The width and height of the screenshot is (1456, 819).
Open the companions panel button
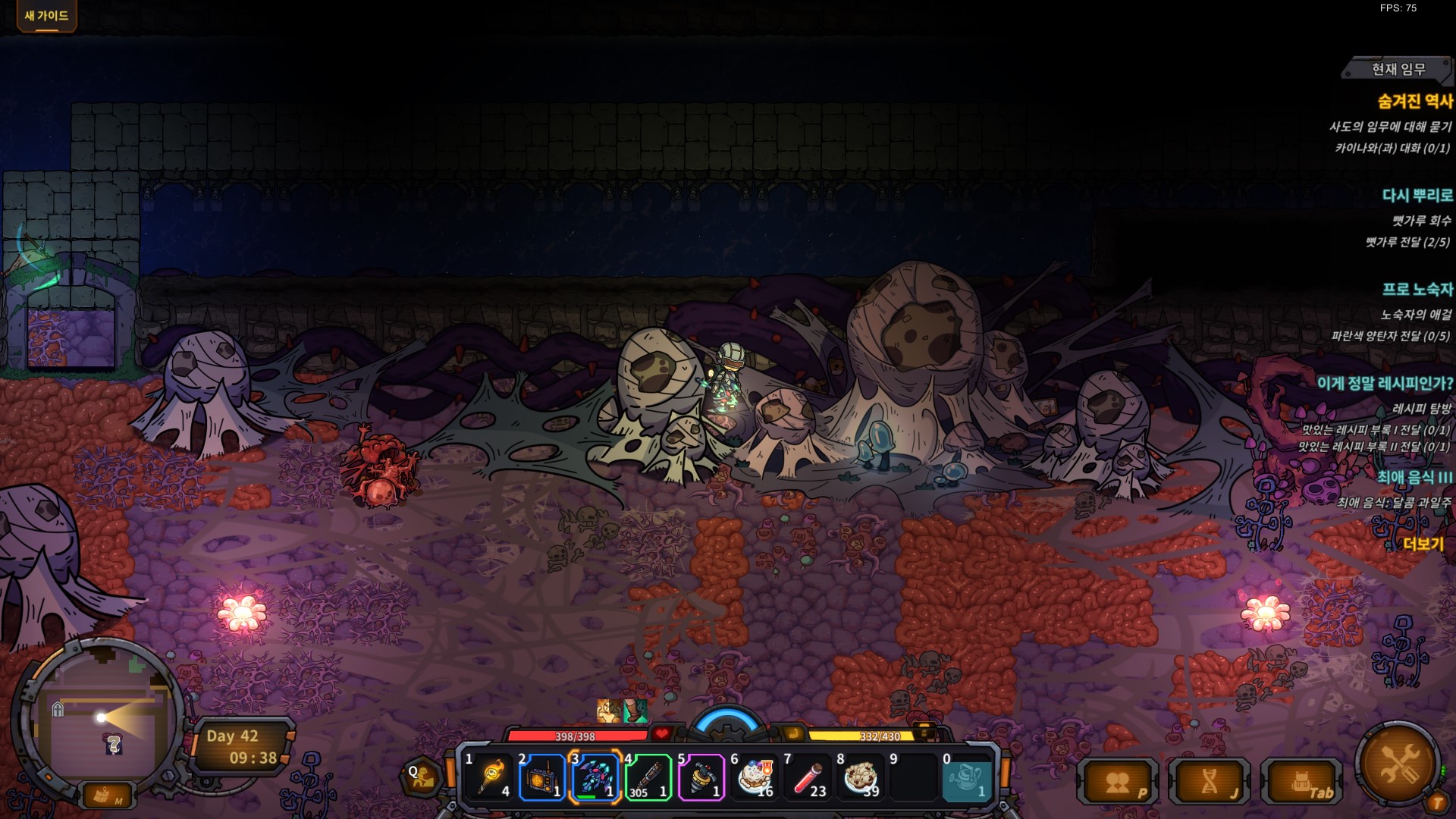click(1118, 783)
